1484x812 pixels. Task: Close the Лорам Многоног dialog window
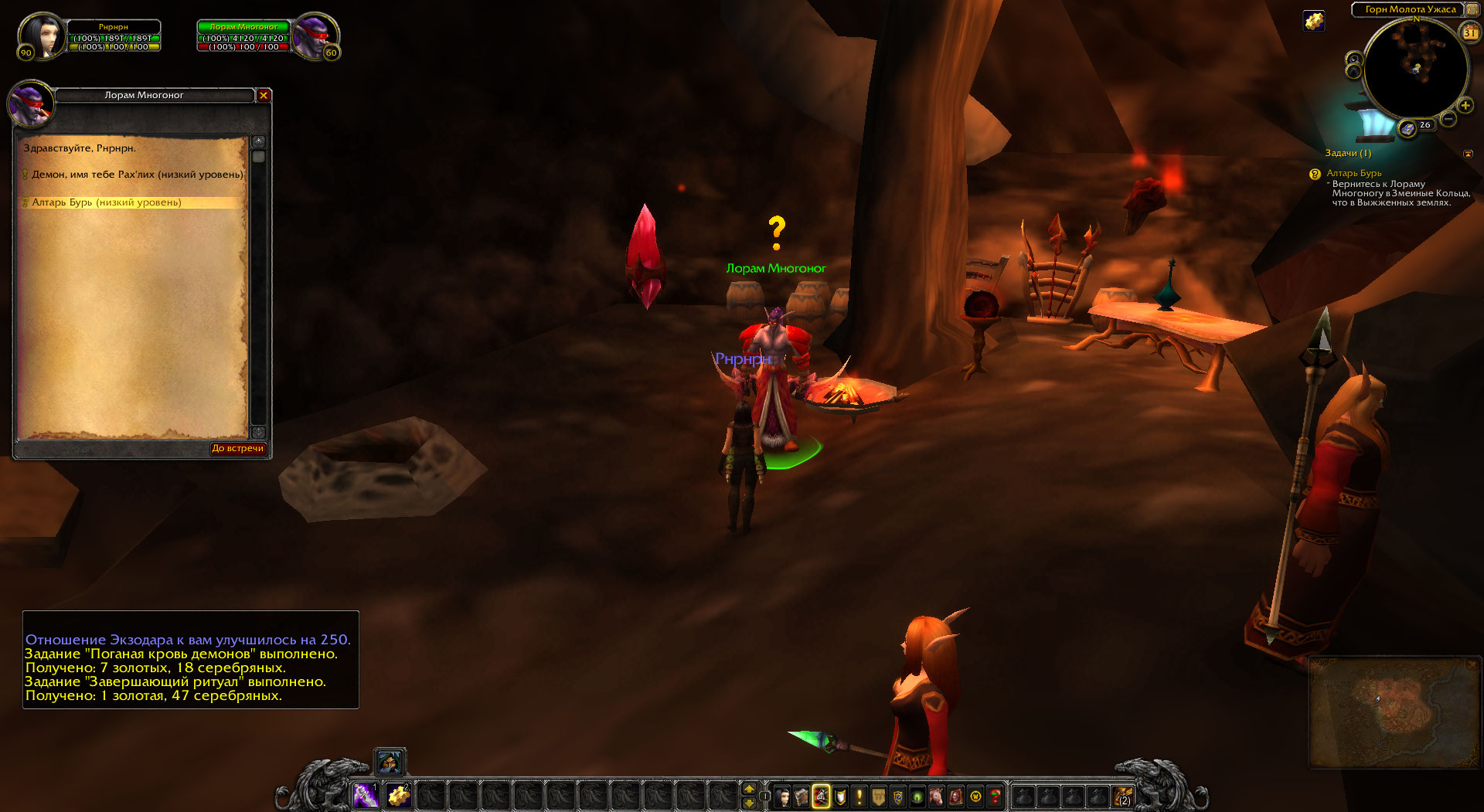[264, 95]
